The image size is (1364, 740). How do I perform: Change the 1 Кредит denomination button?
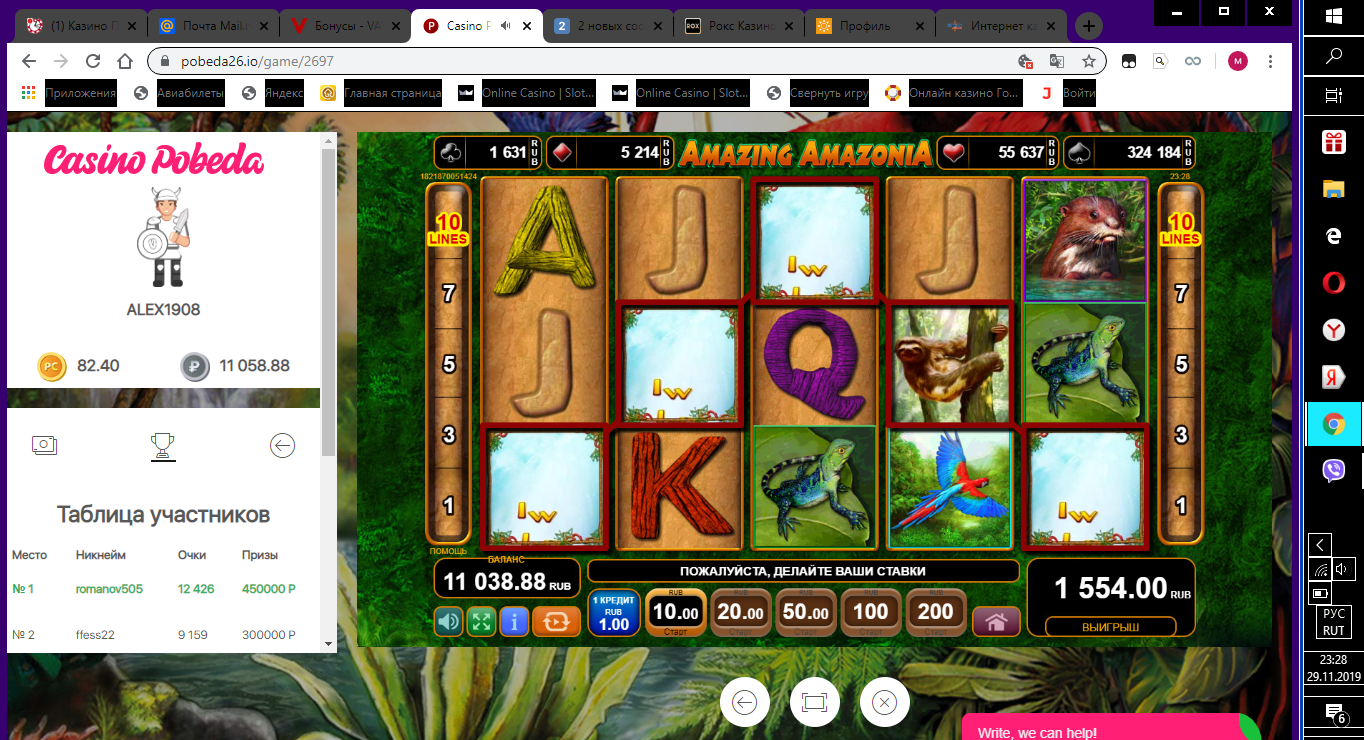pos(613,613)
